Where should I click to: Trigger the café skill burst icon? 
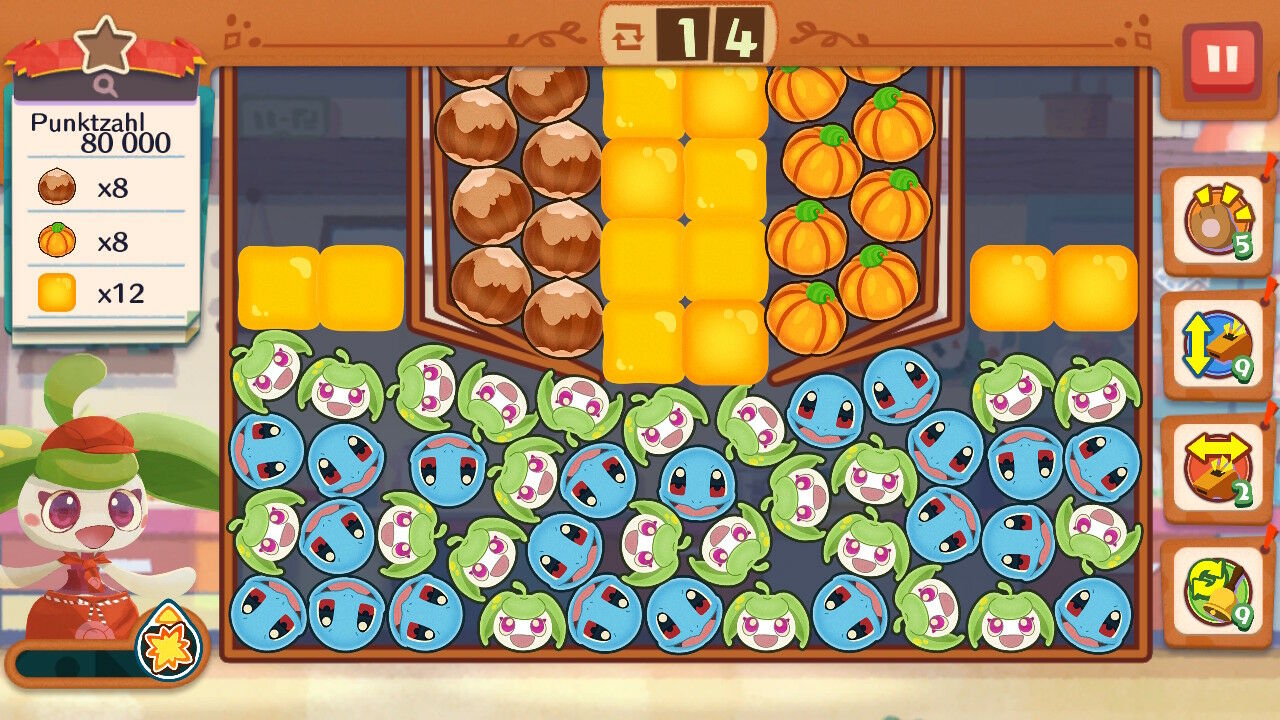point(168,643)
